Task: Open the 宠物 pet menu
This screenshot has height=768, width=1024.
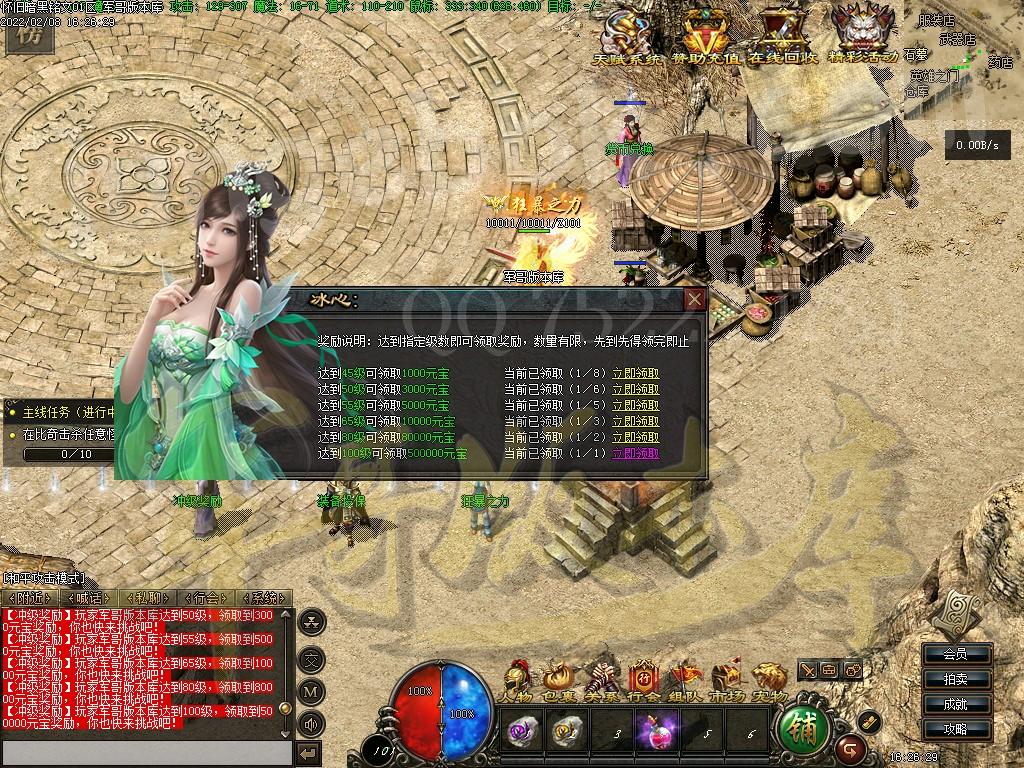Action: (x=768, y=680)
